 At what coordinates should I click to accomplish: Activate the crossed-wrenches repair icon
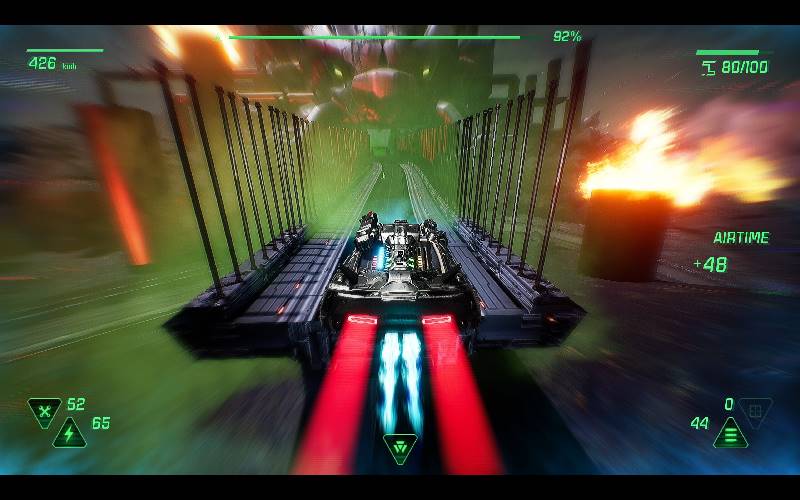[44, 410]
